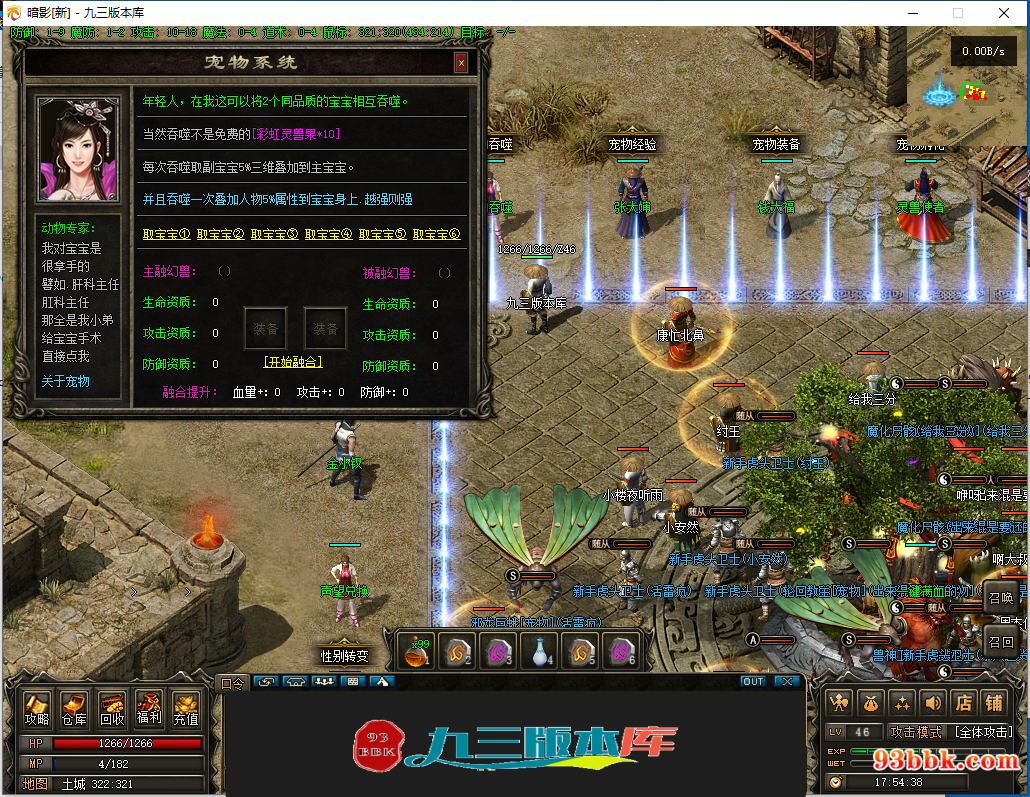Use the orange potion in hotbar slot one
1030x797 pixels.
click(x=416, y=652)
